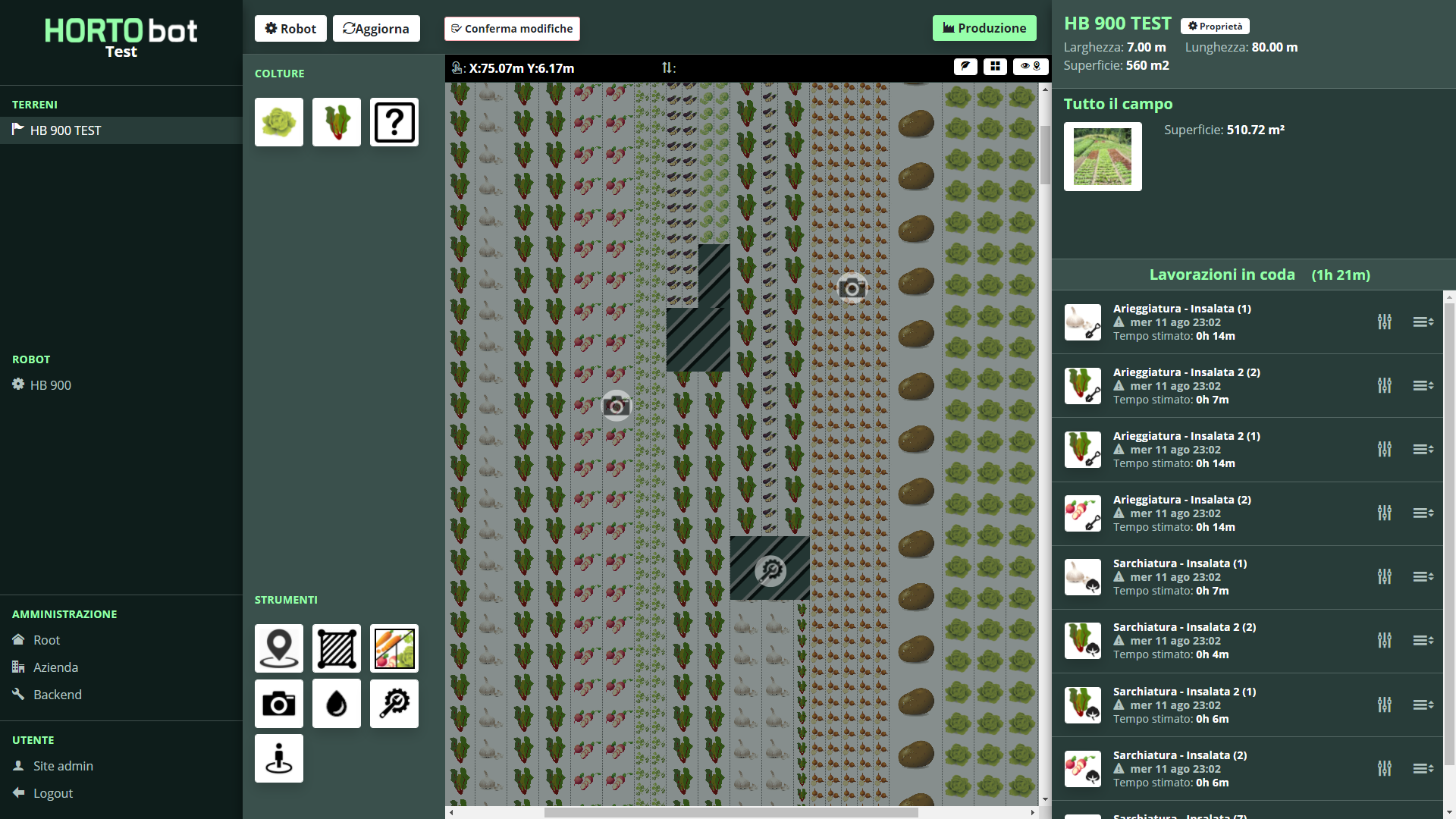
Task: Confirm changes with Conferma modifiche
Action: pos(512,29)
